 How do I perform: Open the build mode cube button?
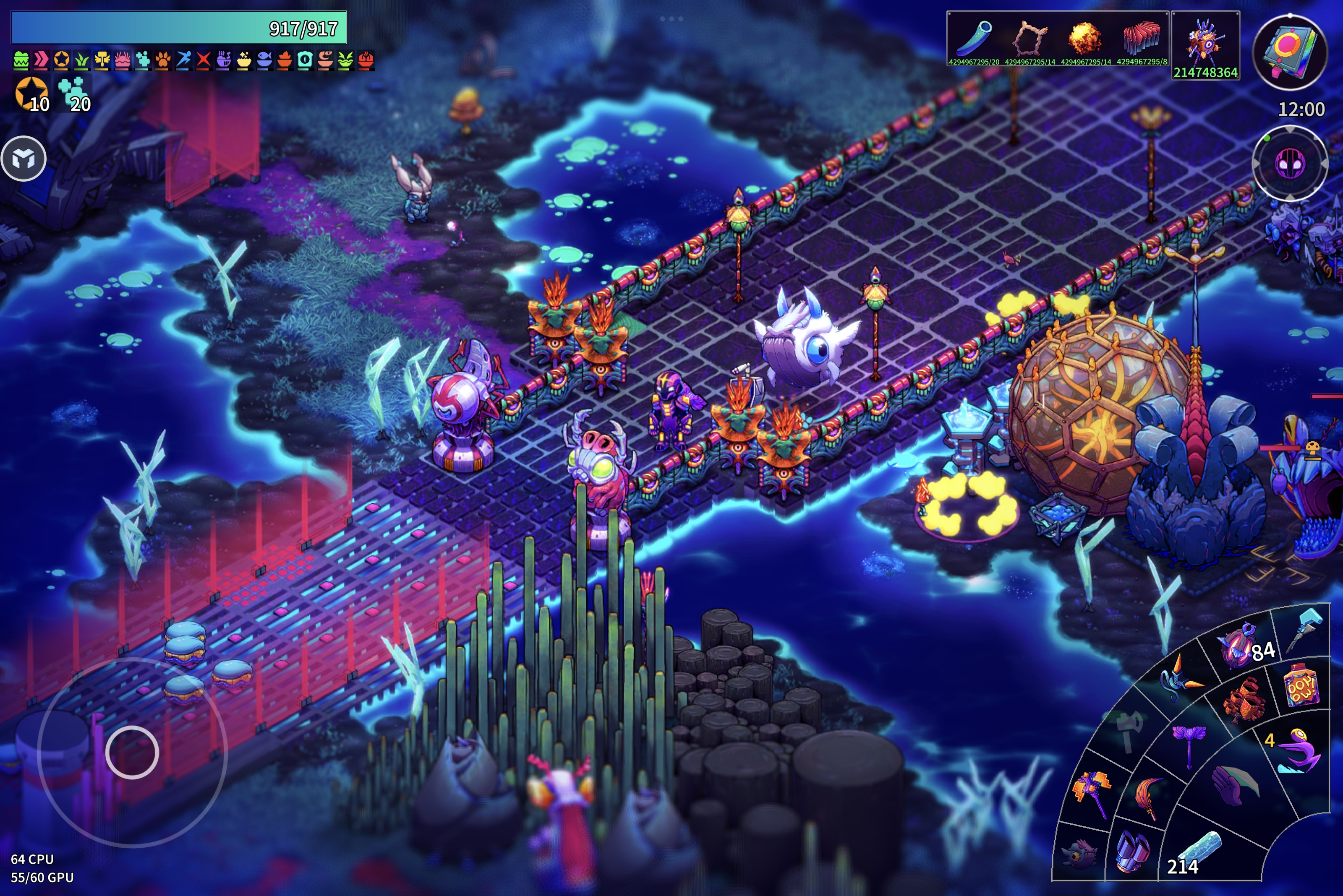(24, 159)
